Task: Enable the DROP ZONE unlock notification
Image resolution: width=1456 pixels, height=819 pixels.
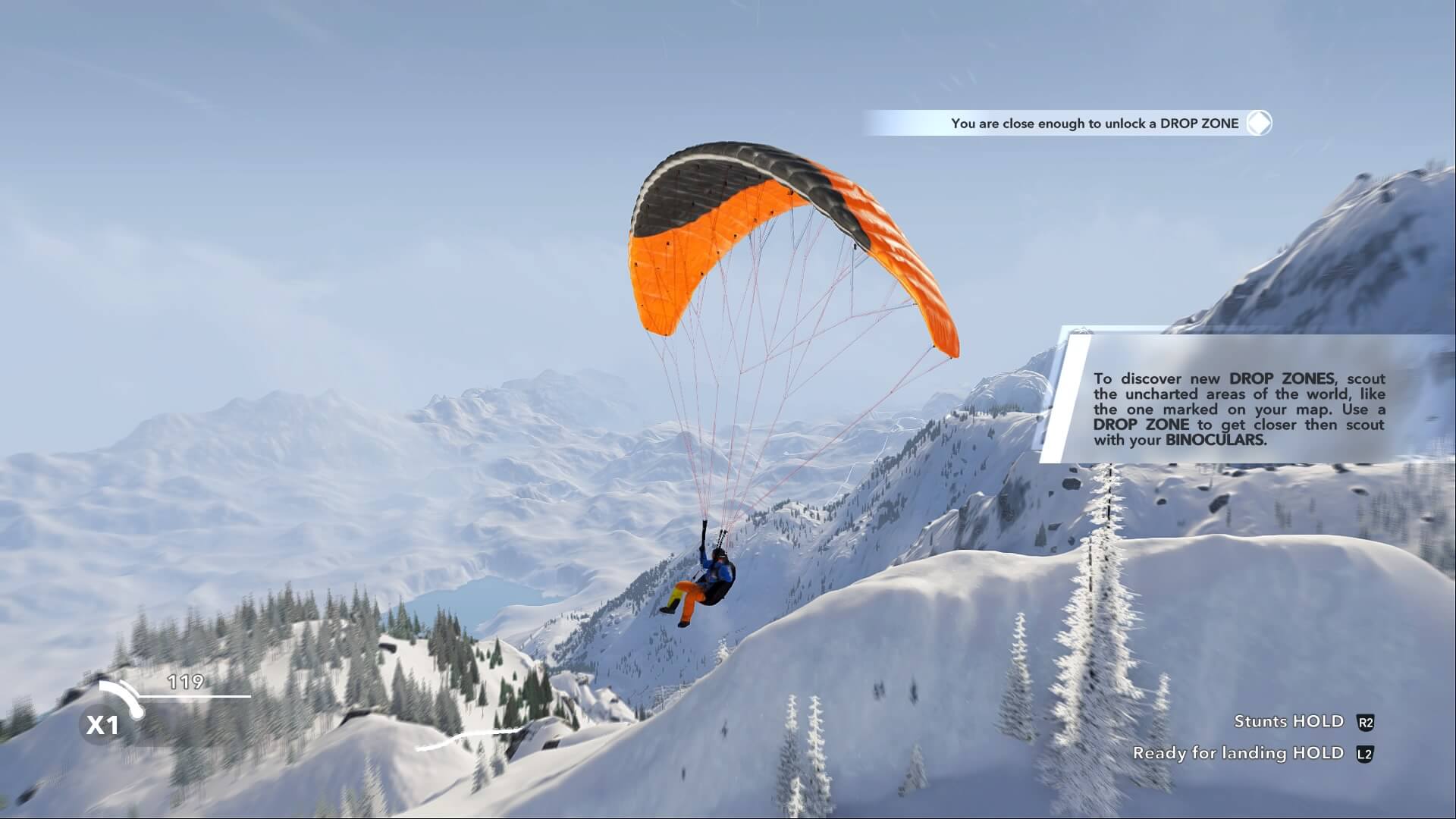Action: pos(1097,123)
